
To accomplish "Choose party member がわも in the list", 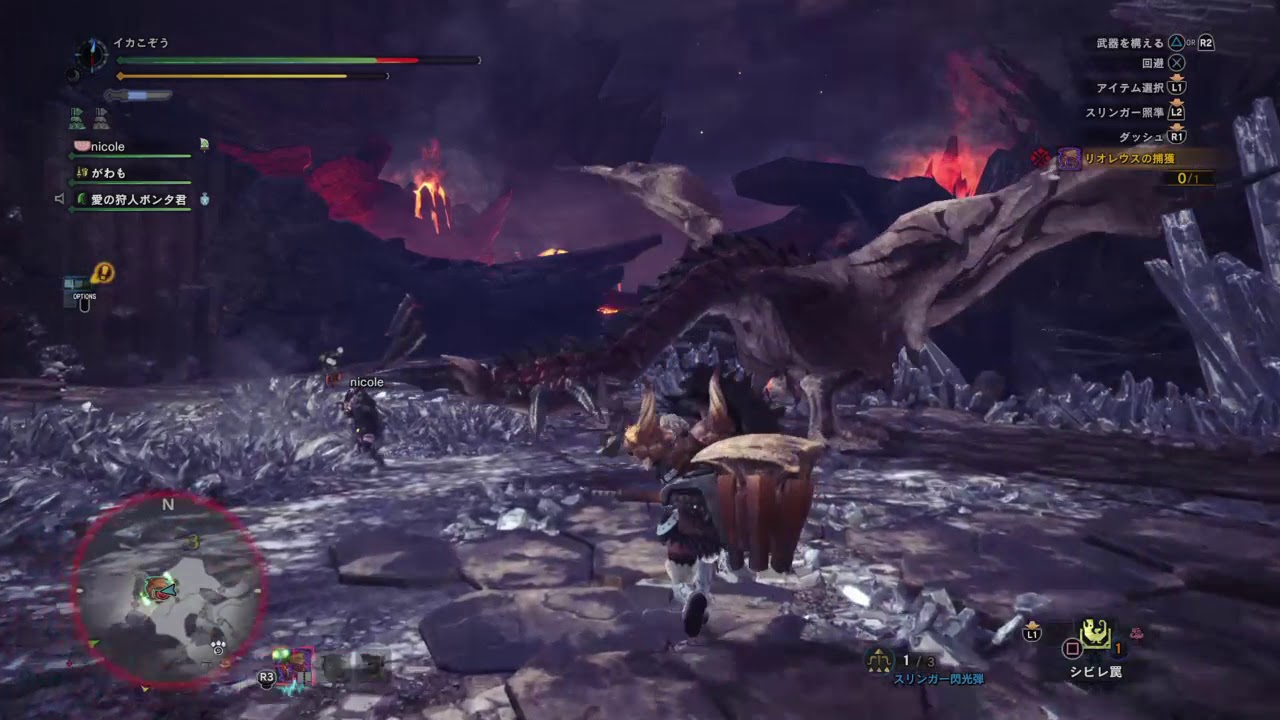I will (108, 173).
